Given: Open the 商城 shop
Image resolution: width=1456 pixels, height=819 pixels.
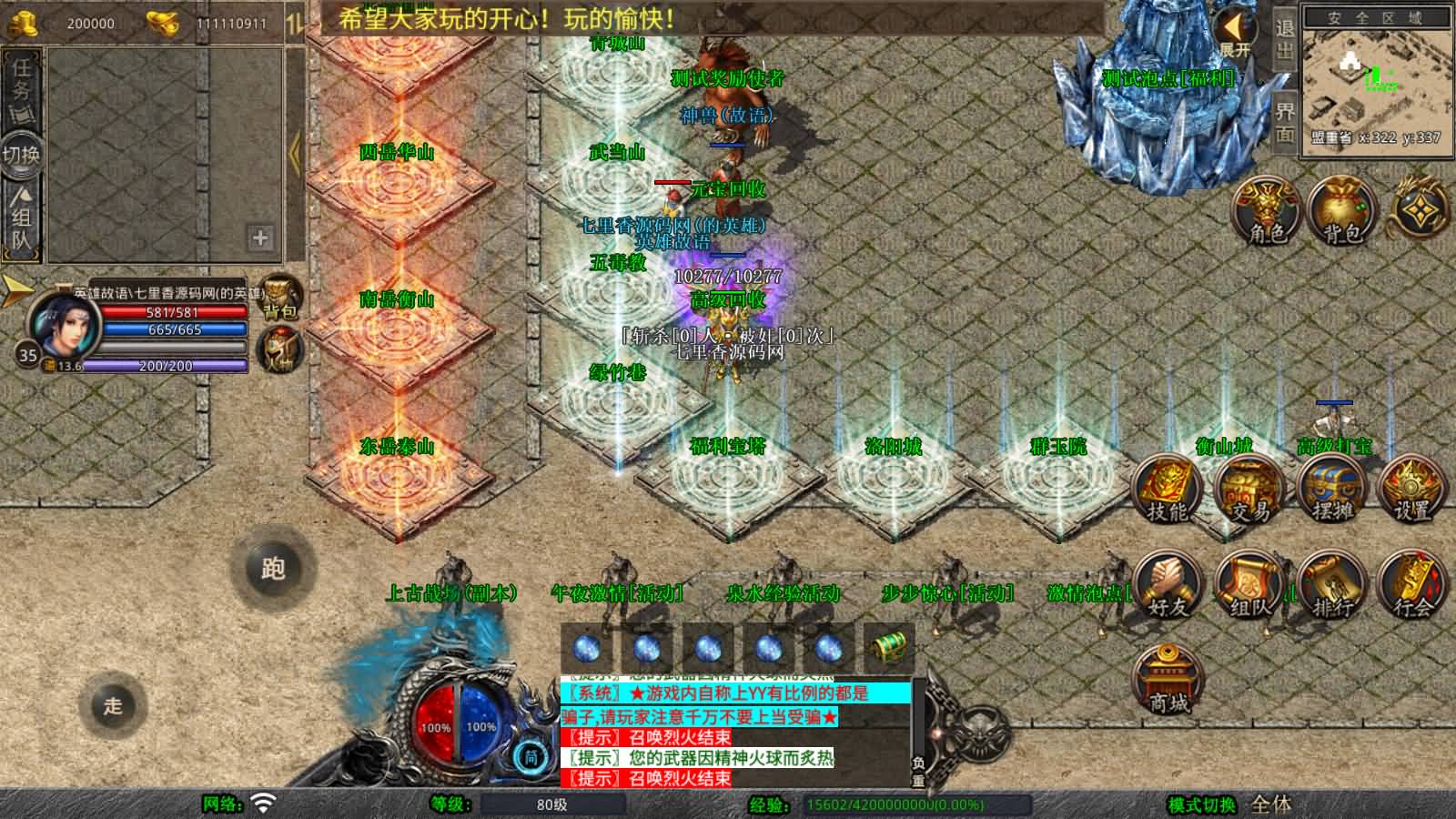Looking at the screenshot, I should pyautogui.click(x=1168, y=681).
